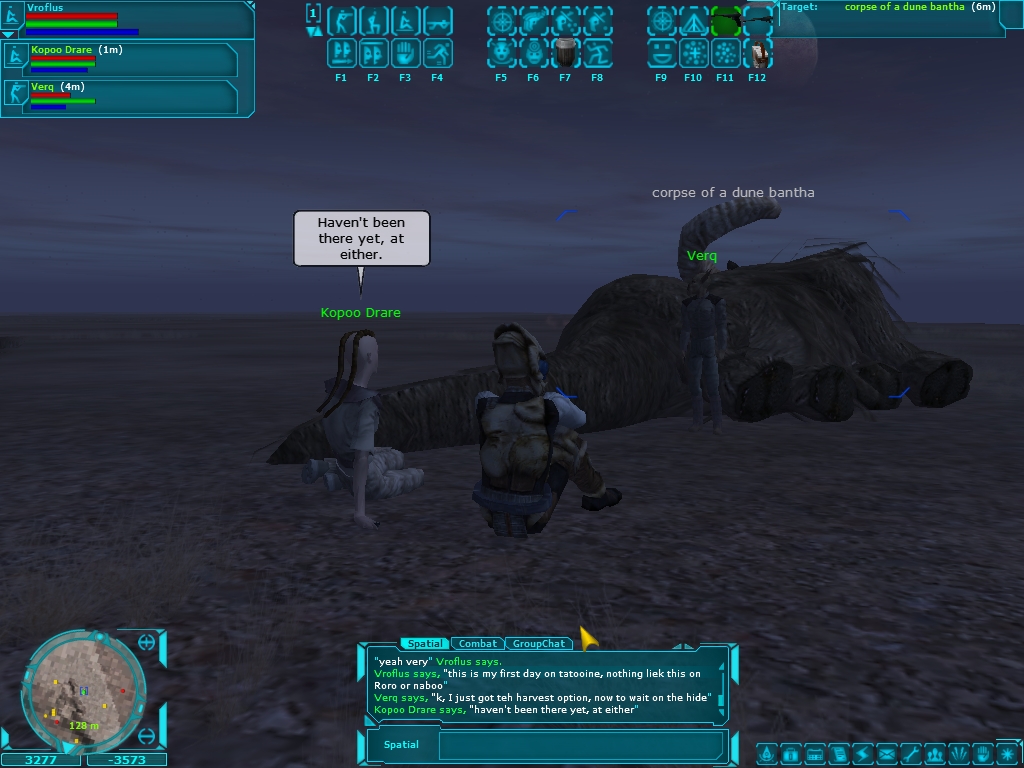The image size is (1024, 768).
Task: Select the Spatial chat tab
Action: point(424,644)
